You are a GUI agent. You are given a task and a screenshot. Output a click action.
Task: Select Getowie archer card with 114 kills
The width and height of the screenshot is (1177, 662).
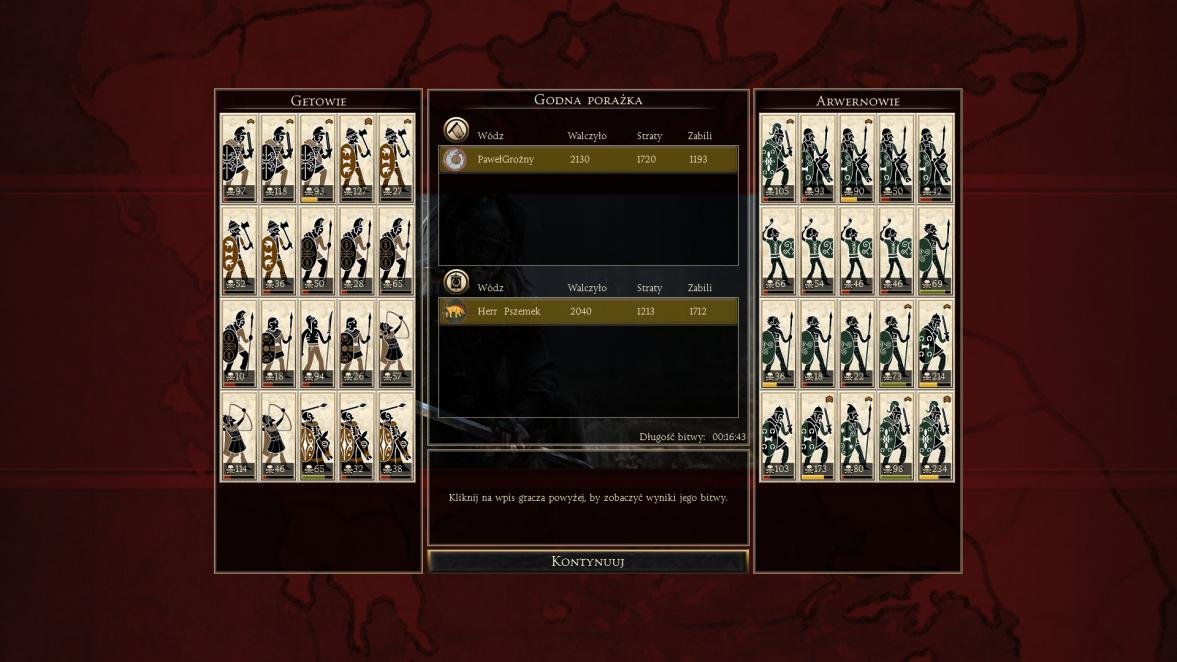click(239, 437)
